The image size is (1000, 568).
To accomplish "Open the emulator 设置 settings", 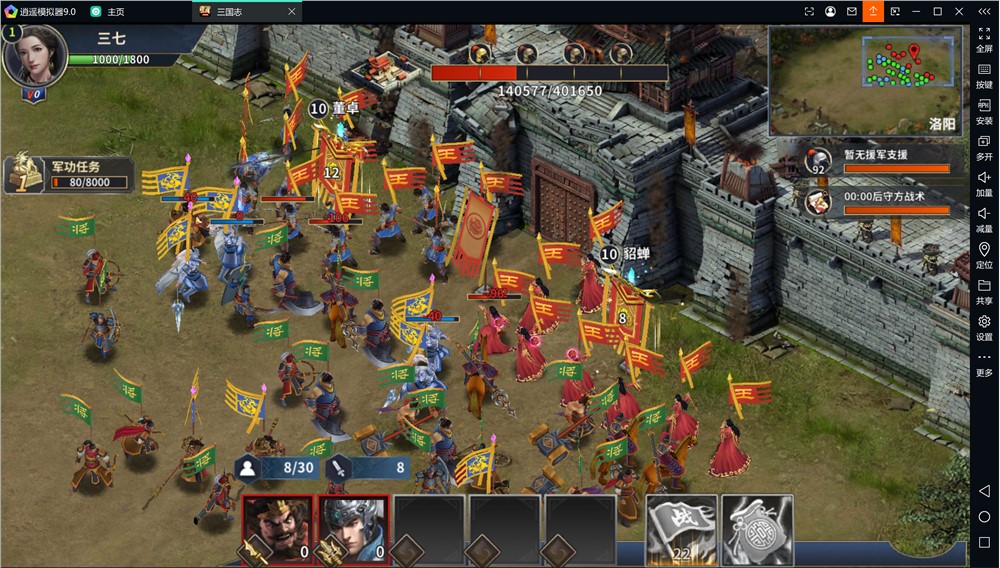I will coord(984,327).
